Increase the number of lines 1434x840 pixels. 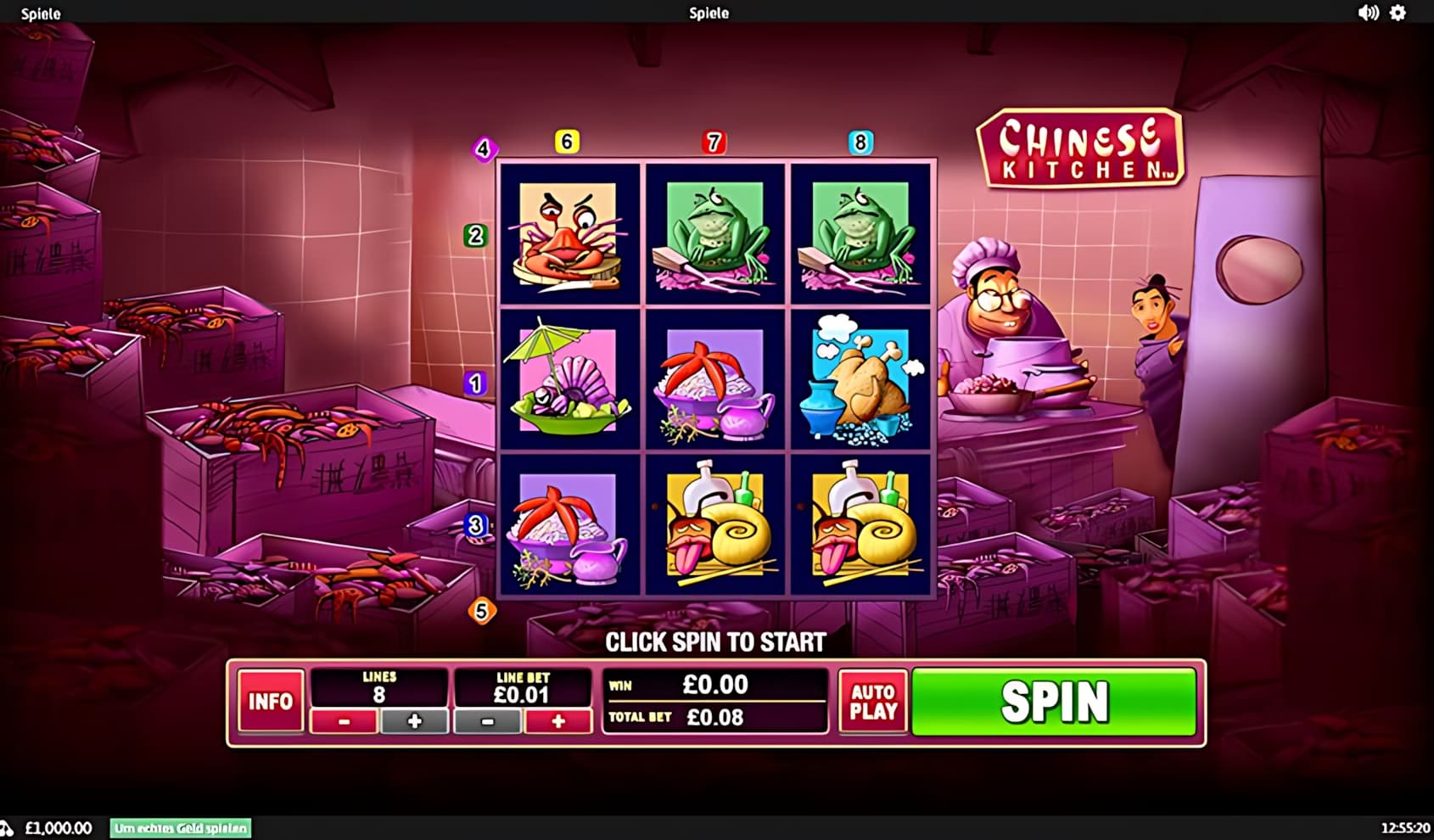[x=414, y=721]
